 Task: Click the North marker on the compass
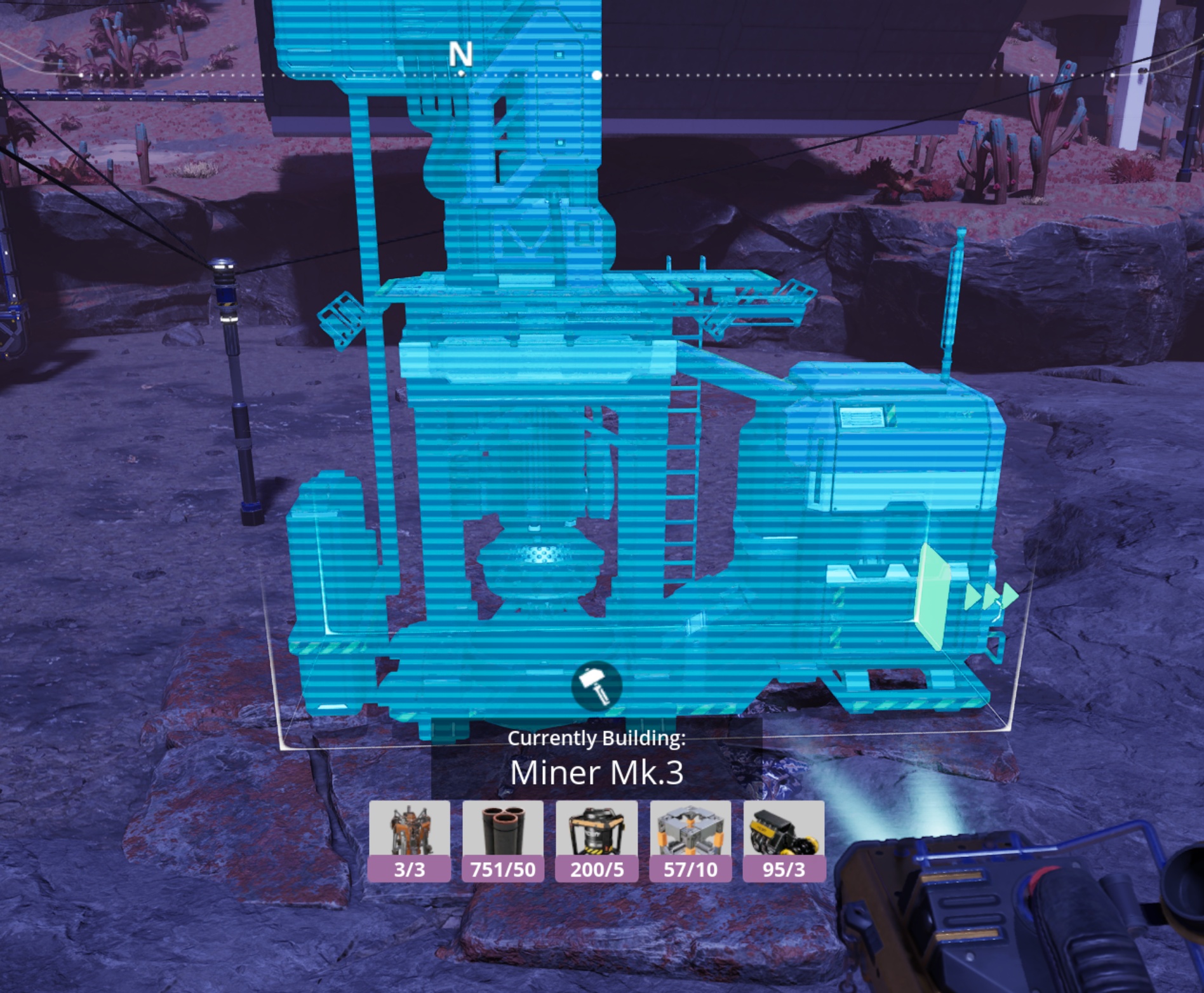460,55
